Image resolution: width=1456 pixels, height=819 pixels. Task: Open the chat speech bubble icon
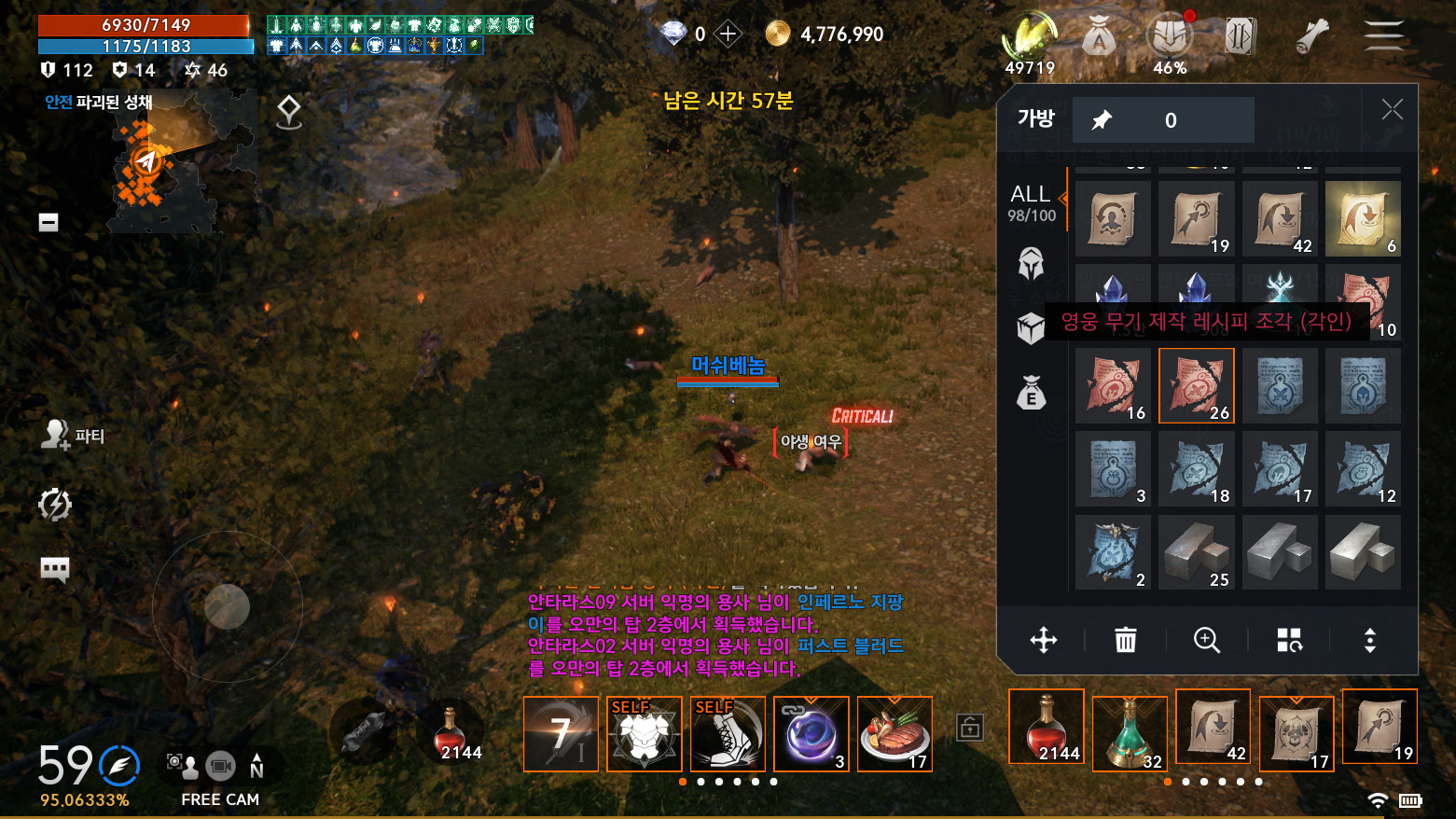click(55, 569)
